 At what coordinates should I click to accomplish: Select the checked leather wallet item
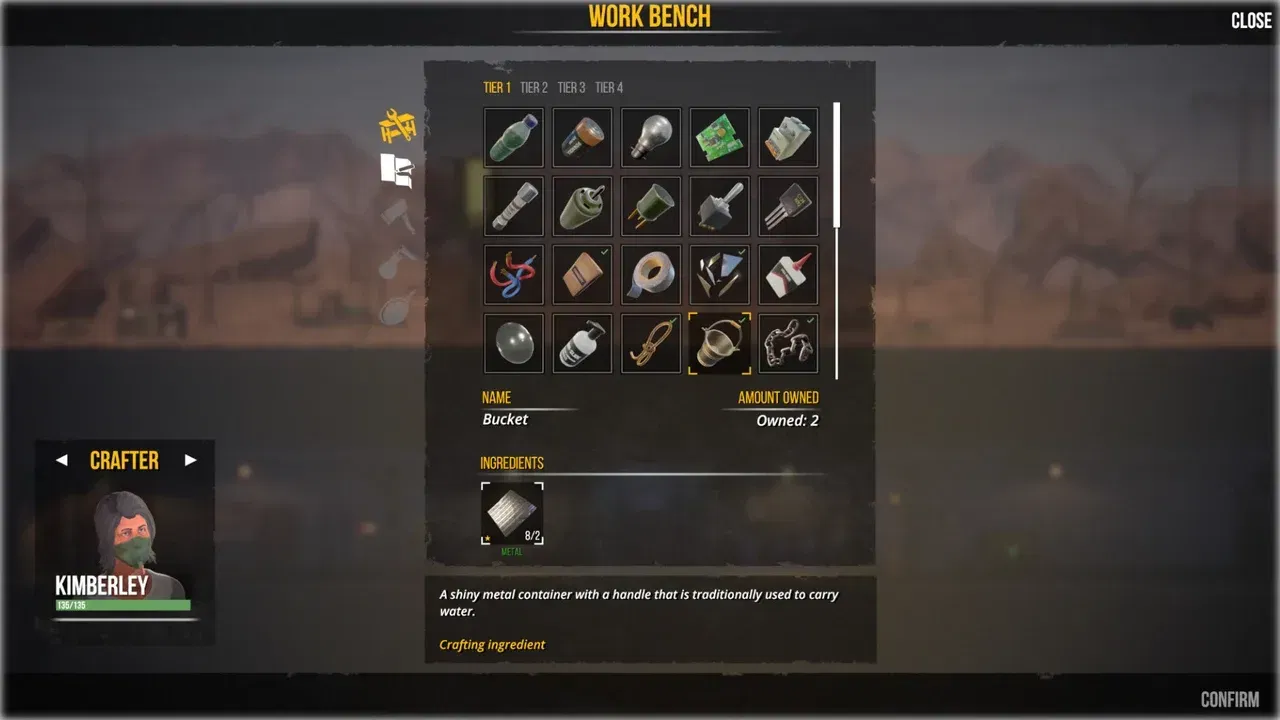pos(582,273)
